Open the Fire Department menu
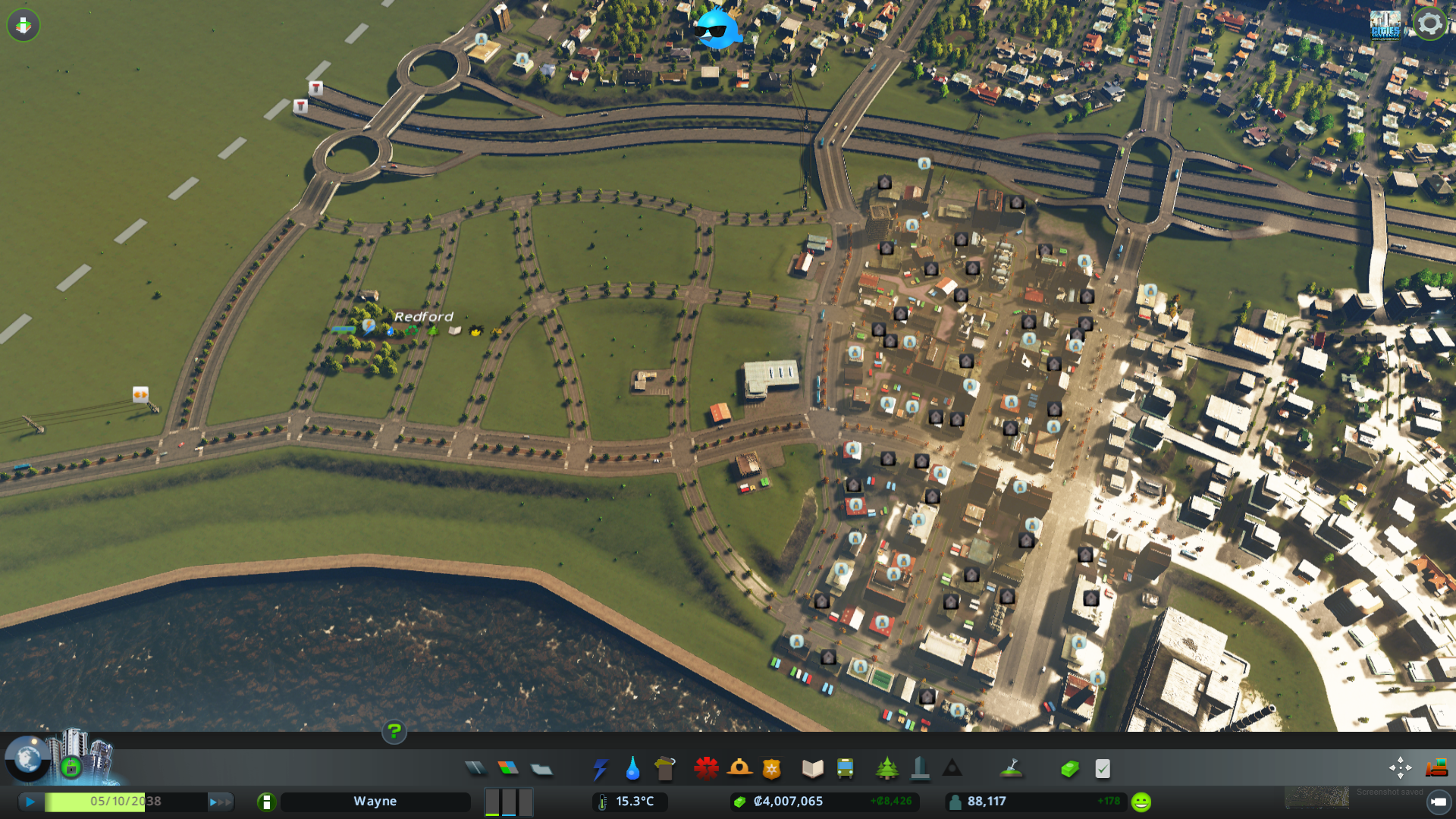The width and height of the screenshot is (1456, 819). [x=739, y=768]
